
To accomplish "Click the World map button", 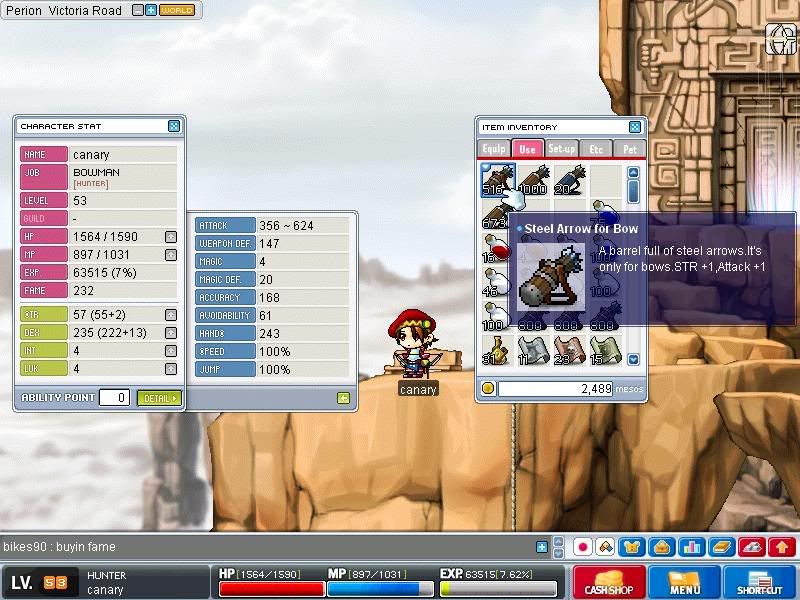I will (x=176, y=10).
